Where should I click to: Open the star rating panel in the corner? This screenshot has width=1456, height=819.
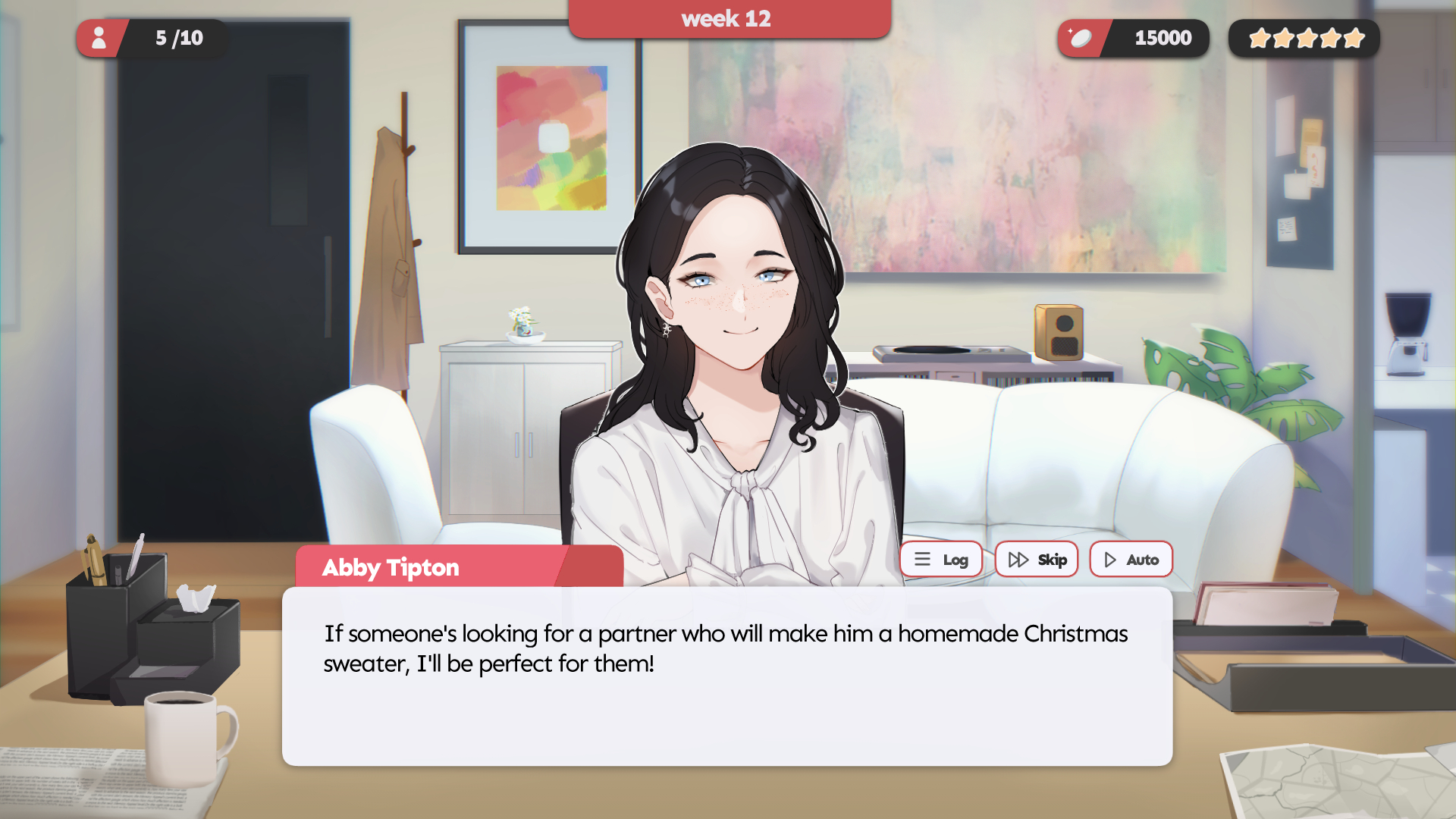pos(1304,37)
